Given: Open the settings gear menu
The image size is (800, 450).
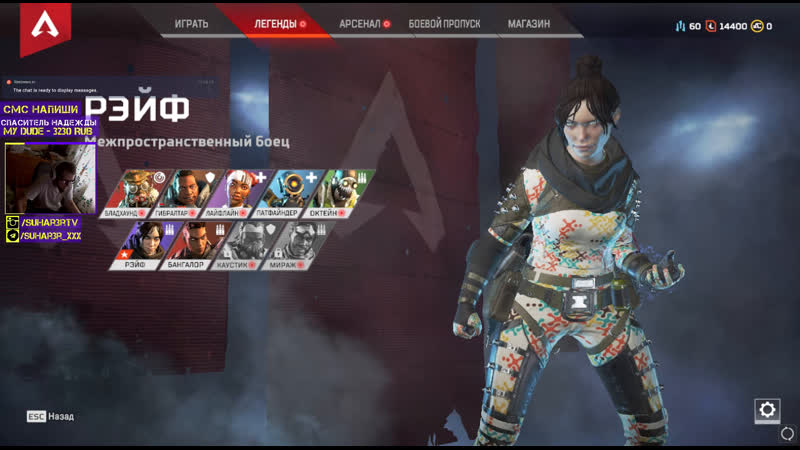Looking at the screenshot, I should (767, 409).
